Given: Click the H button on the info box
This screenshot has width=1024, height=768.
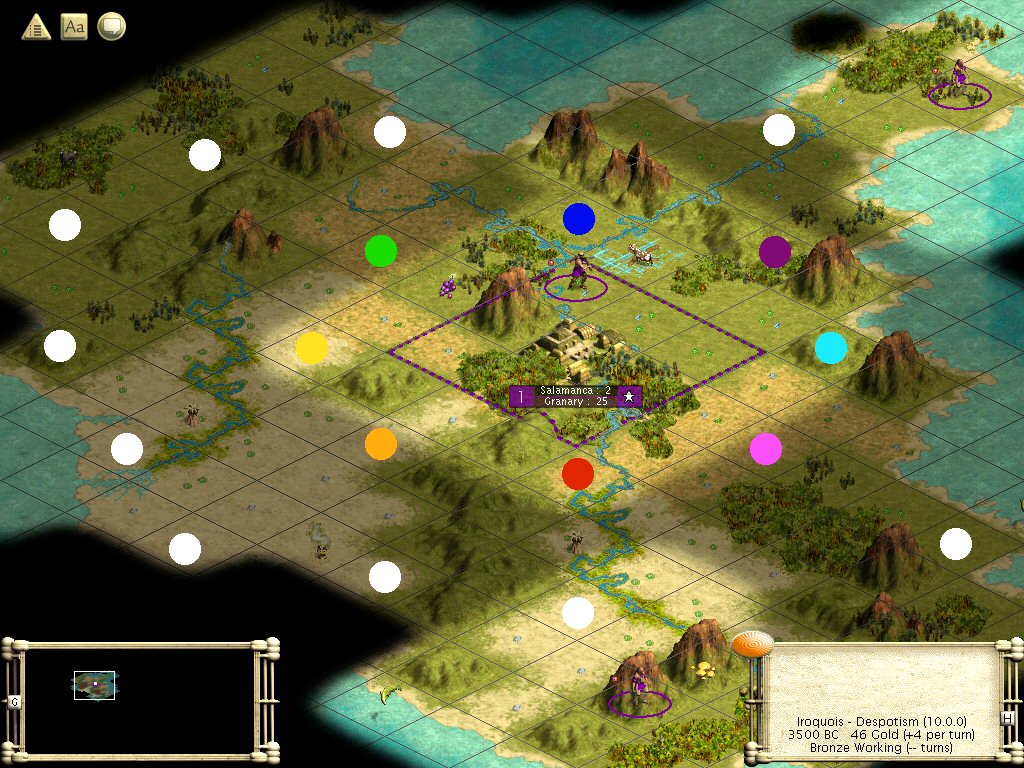Looking at the screenshot, I should [x=1008, y=719].
